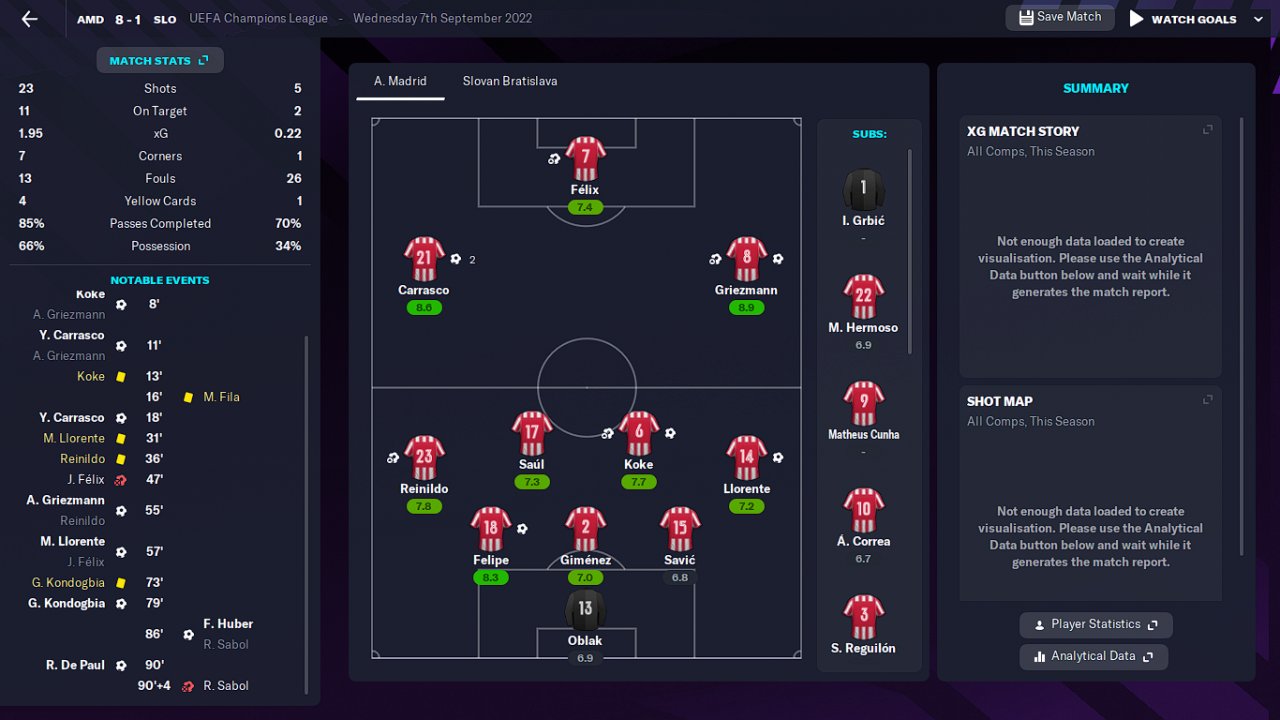Image resolution: width=1280 pixels, height=720 pixels.
Task: Choose substitute goalkeeper I. Grbić
Action: tap(863, 190)
